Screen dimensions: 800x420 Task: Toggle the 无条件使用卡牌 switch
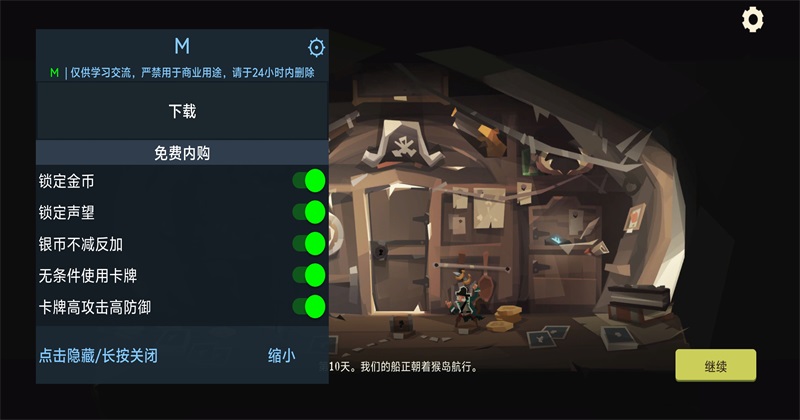309,275
